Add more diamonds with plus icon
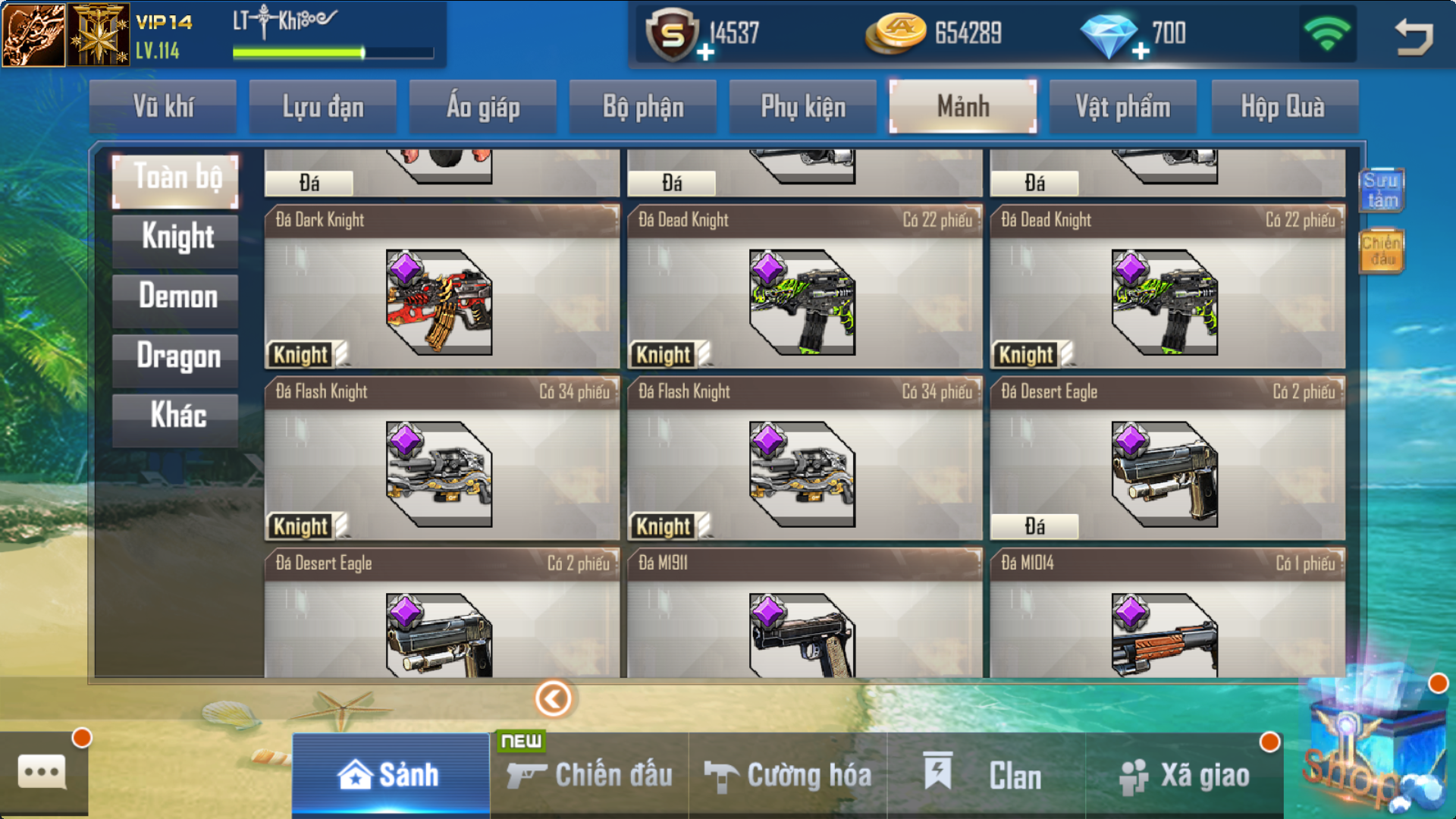Image resolution: width=1456 pixels, height=819 pixels. tap(1141, 51)
